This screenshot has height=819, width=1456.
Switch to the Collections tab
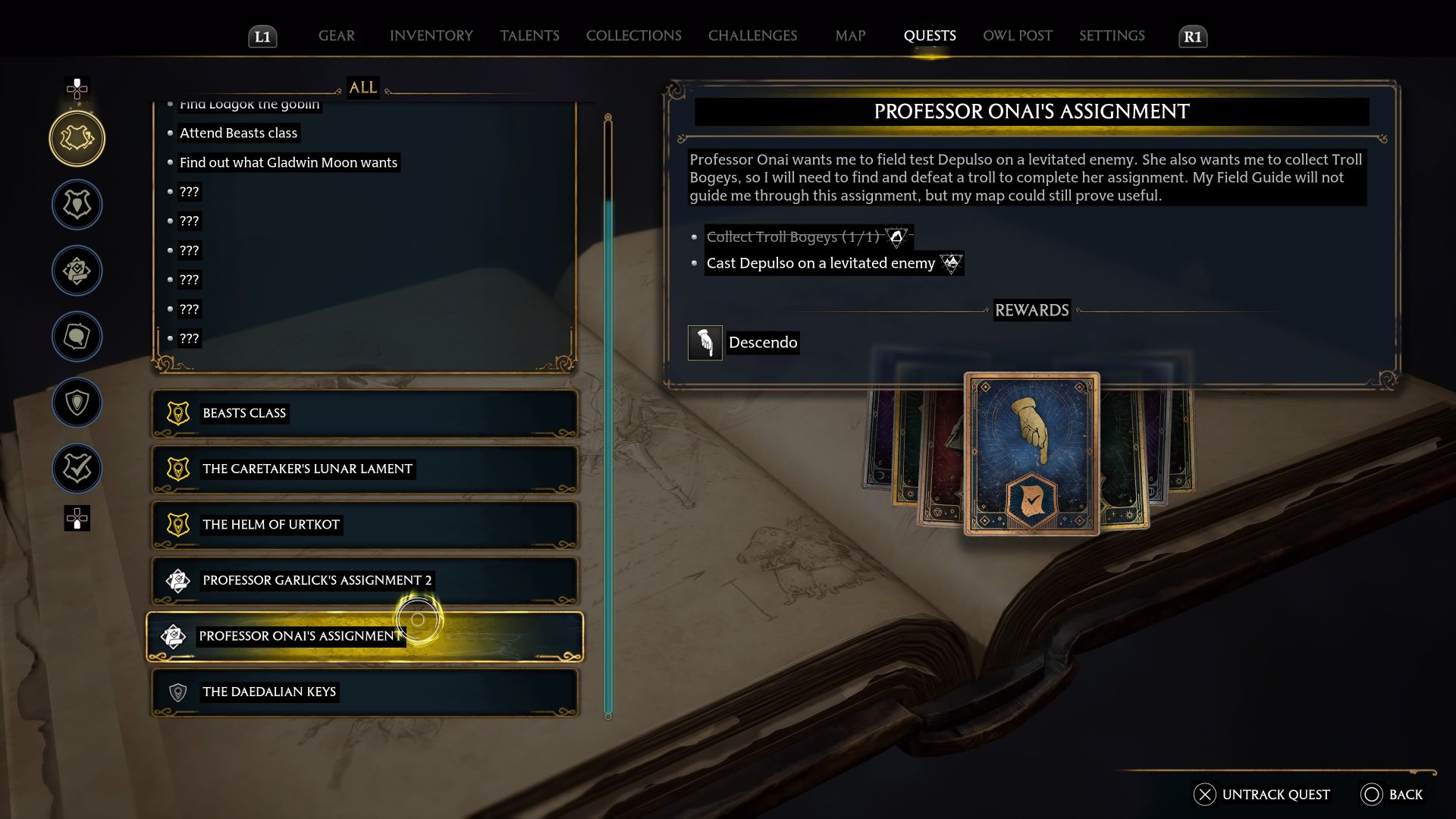pos(634,36)
